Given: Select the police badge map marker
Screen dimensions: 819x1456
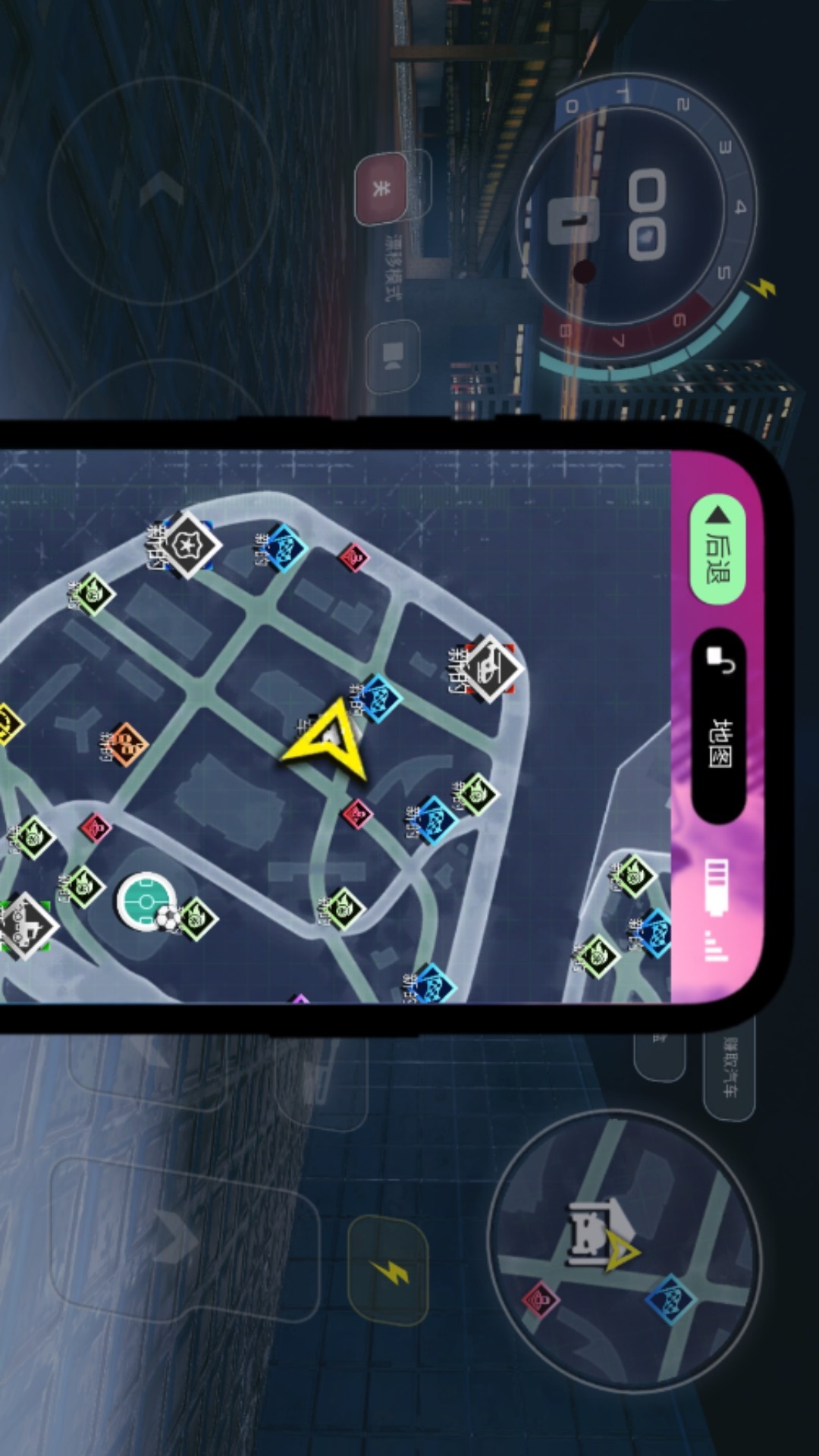Looking at the screenshot, I should coord(184,544).
